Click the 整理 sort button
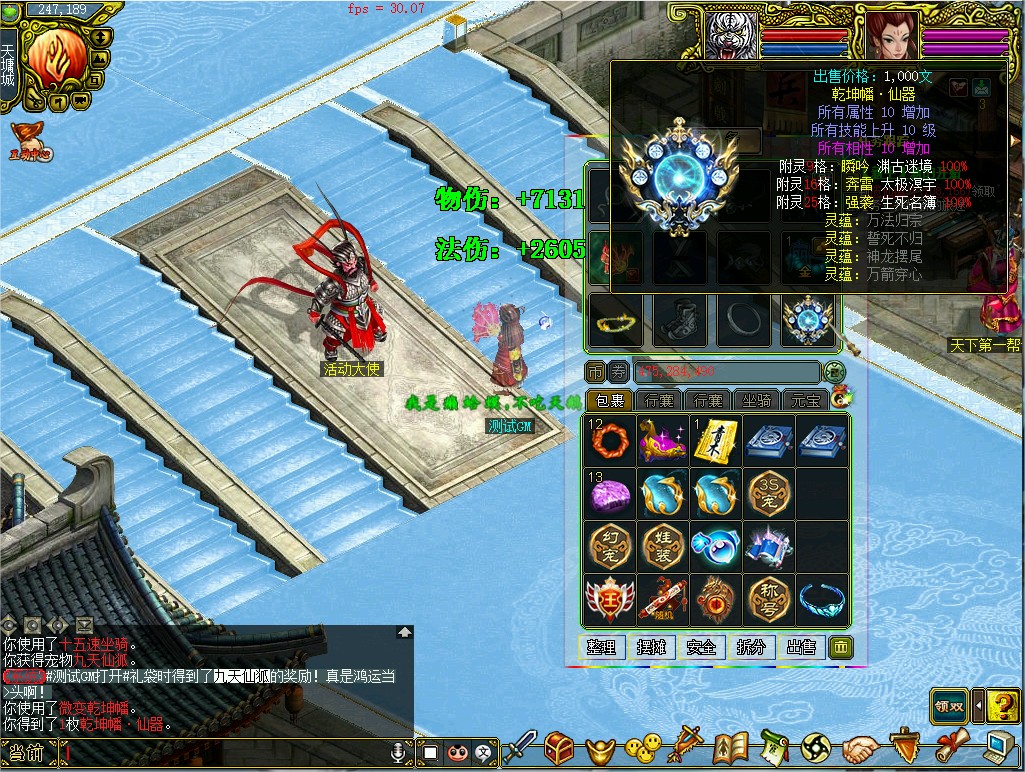The image size is (1025, 772). 602,647
